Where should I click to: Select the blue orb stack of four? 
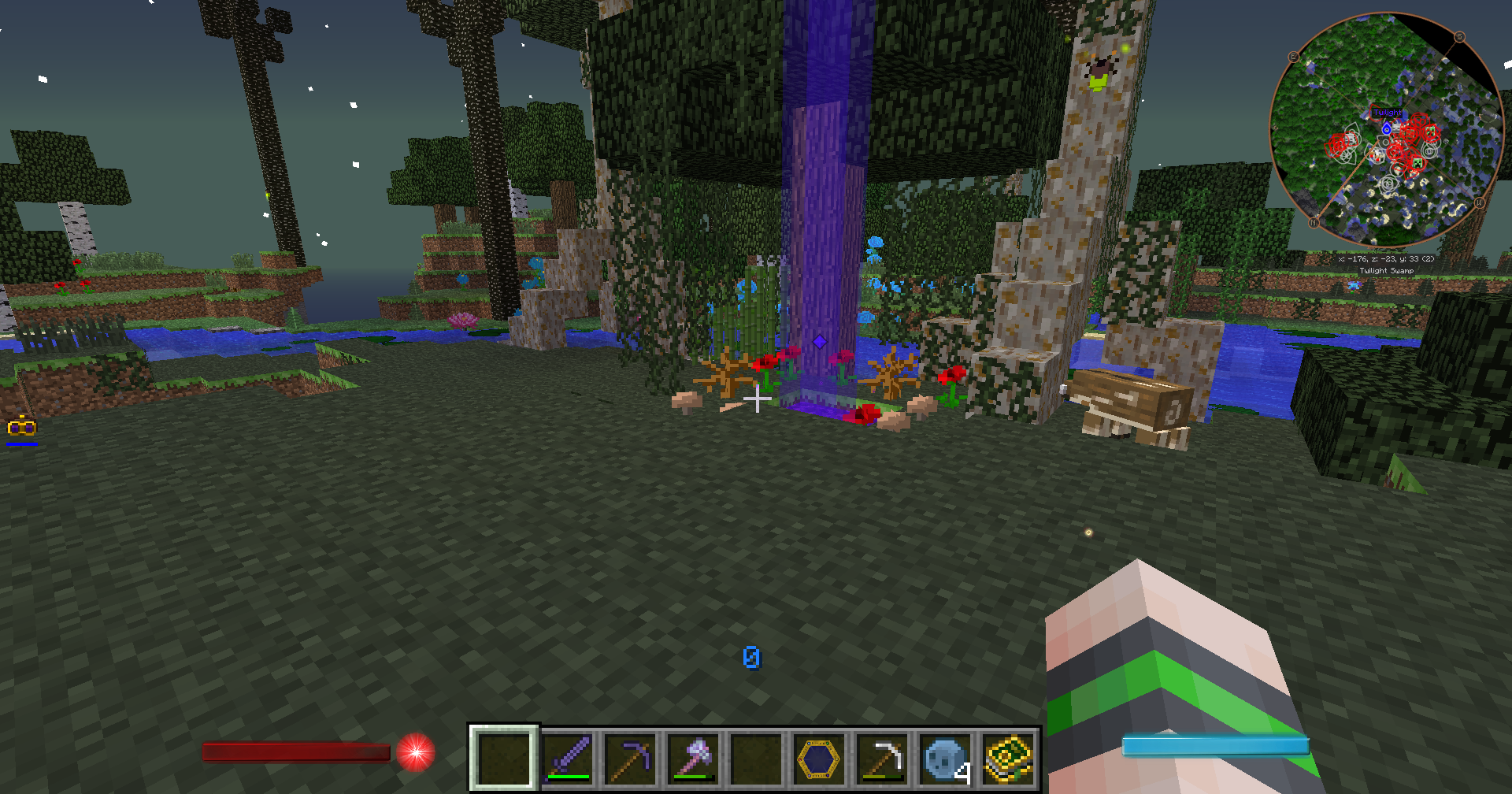coord(945,758)
